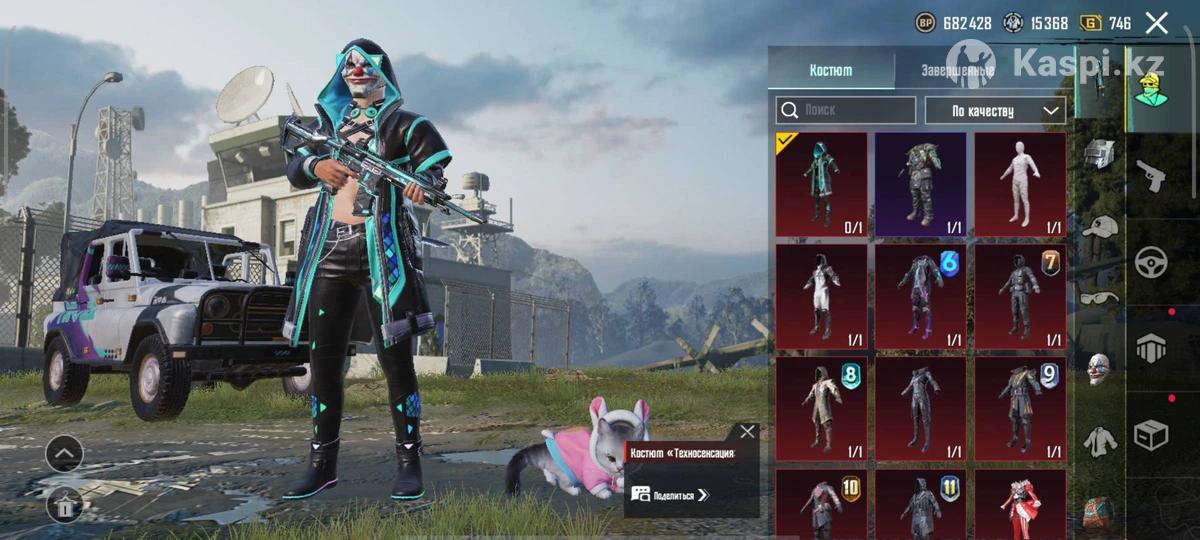Select the equipped teal hooded costume tile
This screenshot has height=540, width=1200.
point(821,185)
